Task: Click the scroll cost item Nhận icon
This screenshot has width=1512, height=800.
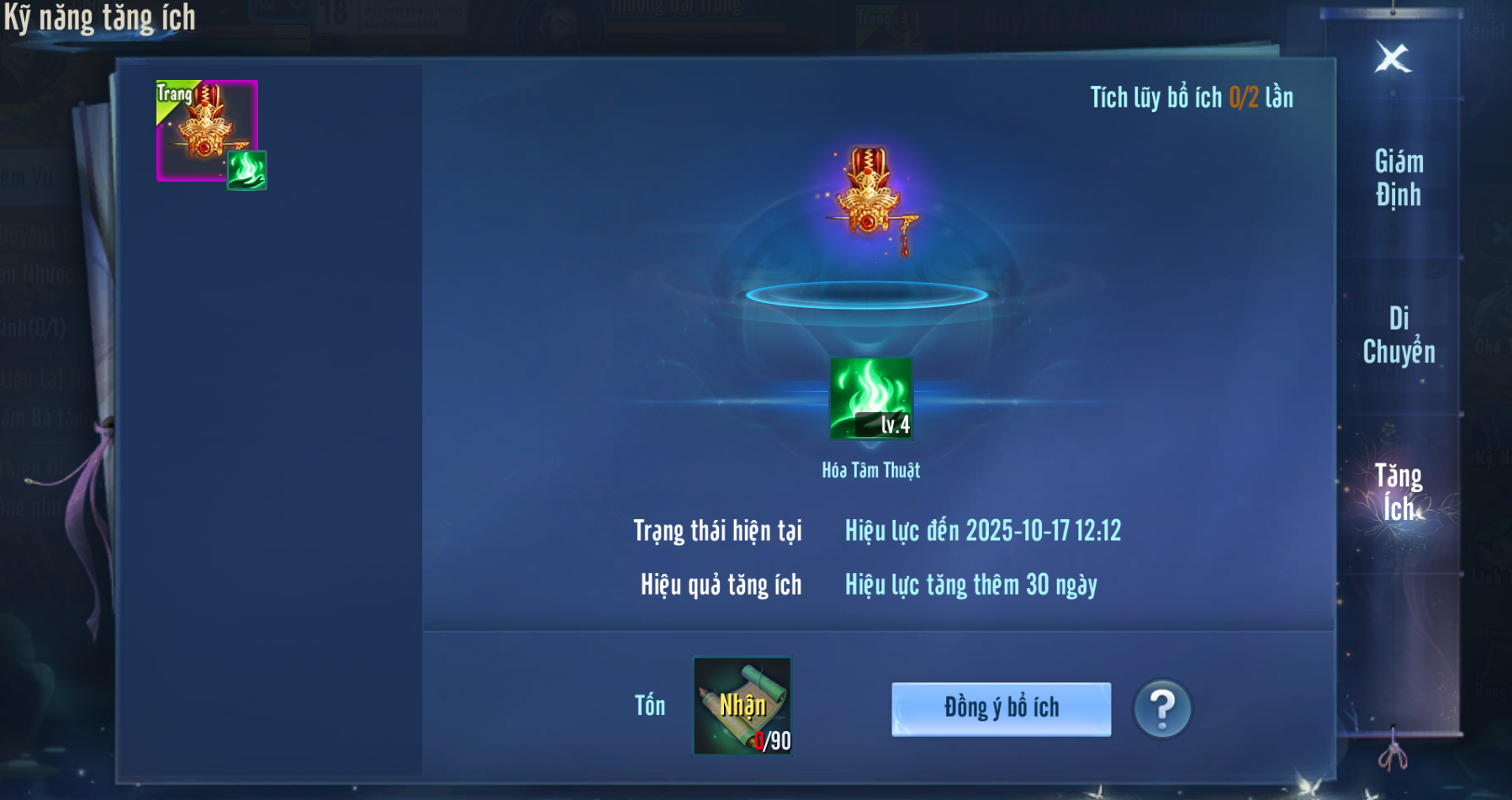Action: [742, 706]
